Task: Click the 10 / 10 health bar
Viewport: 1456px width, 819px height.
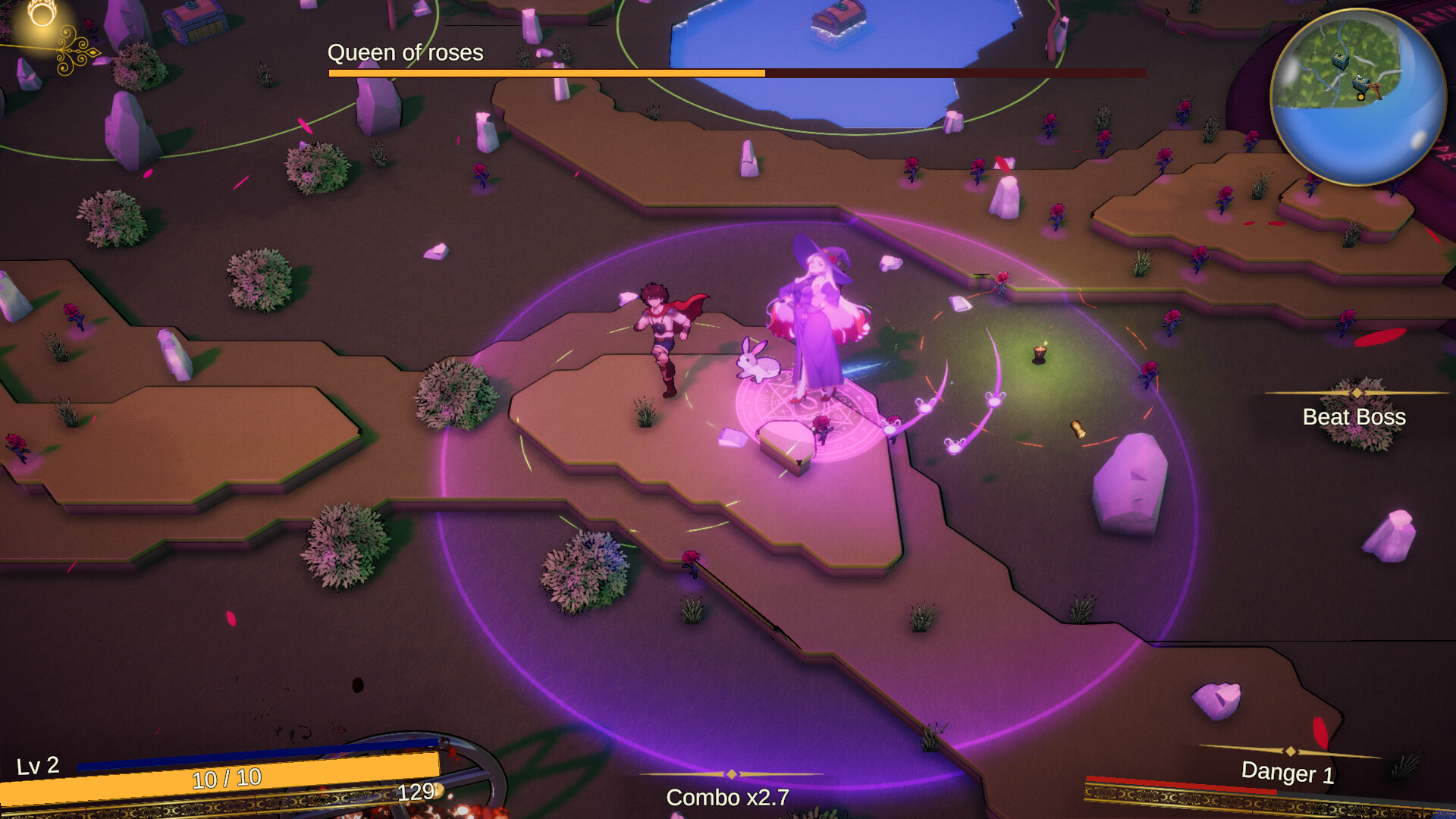Action: tap(227, 778)
